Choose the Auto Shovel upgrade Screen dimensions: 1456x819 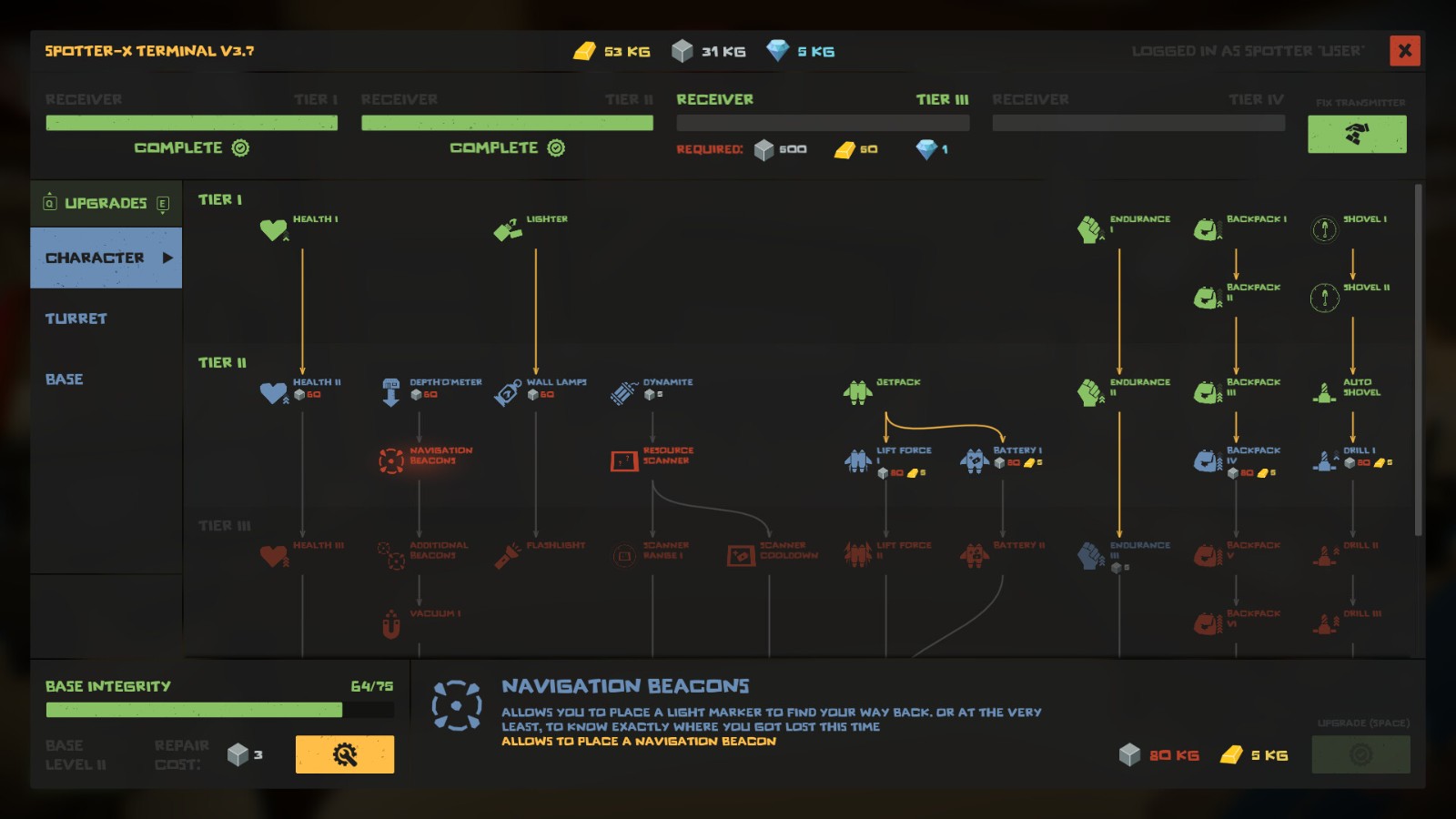1324,392
